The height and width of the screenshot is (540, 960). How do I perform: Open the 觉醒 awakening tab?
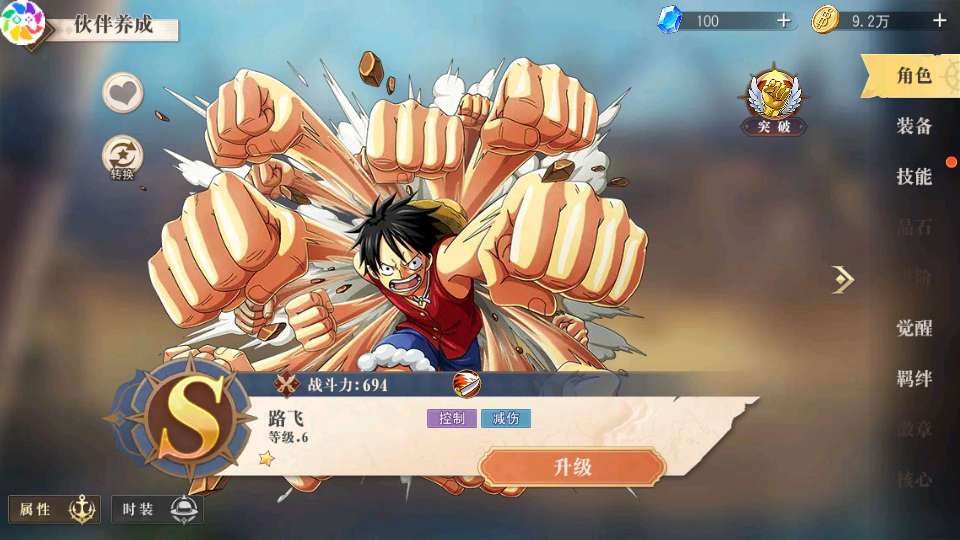pyautogui.click(x=913, y=328)
